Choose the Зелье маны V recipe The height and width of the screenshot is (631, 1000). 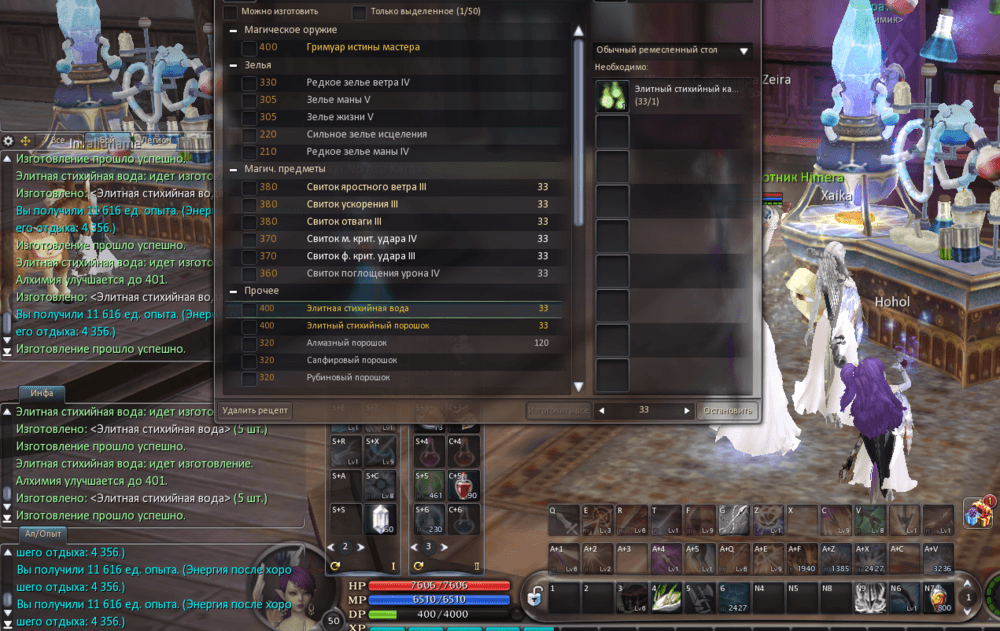(339, 100)
